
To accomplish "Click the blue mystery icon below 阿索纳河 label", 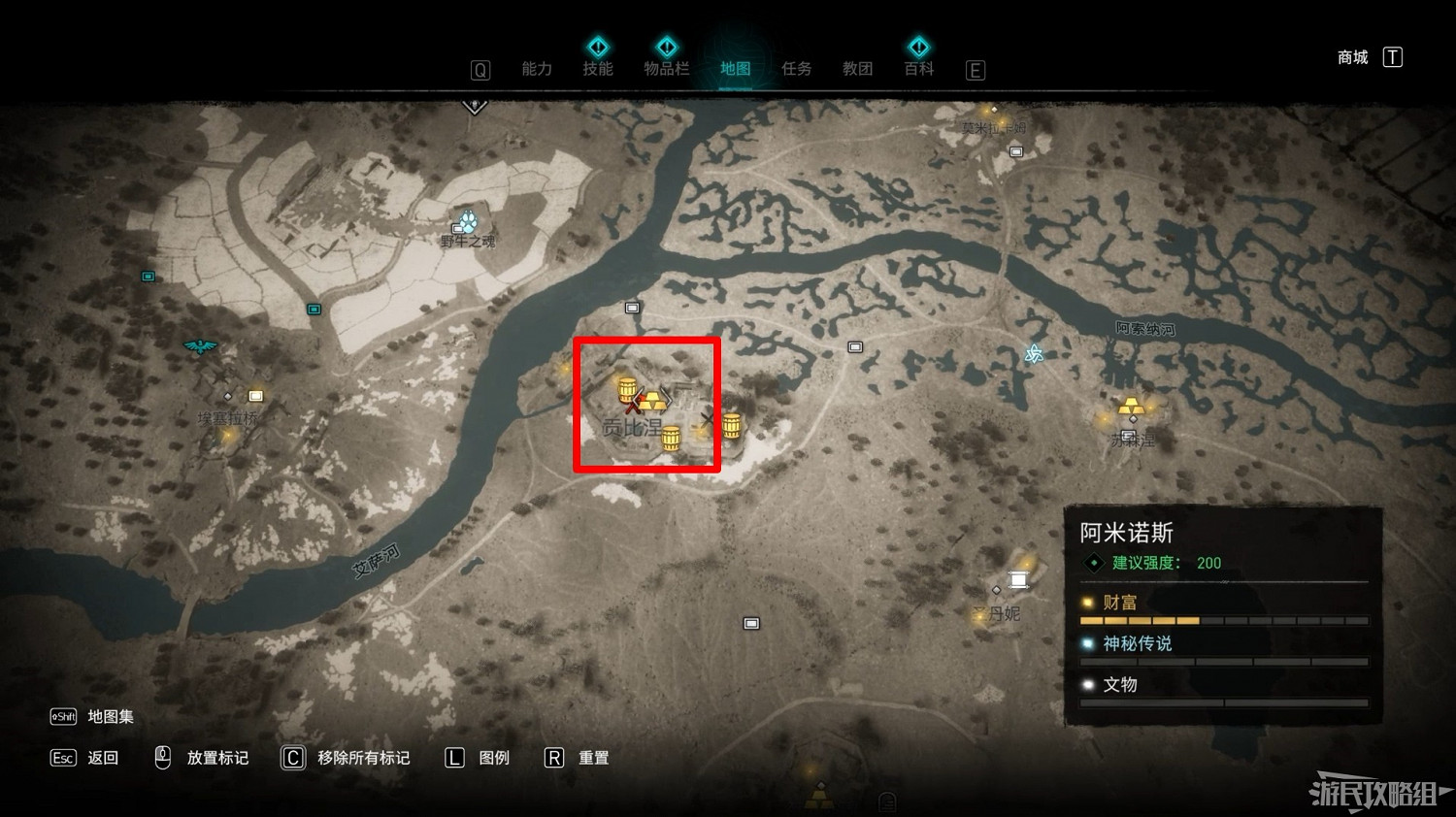I will (1033, 355).
